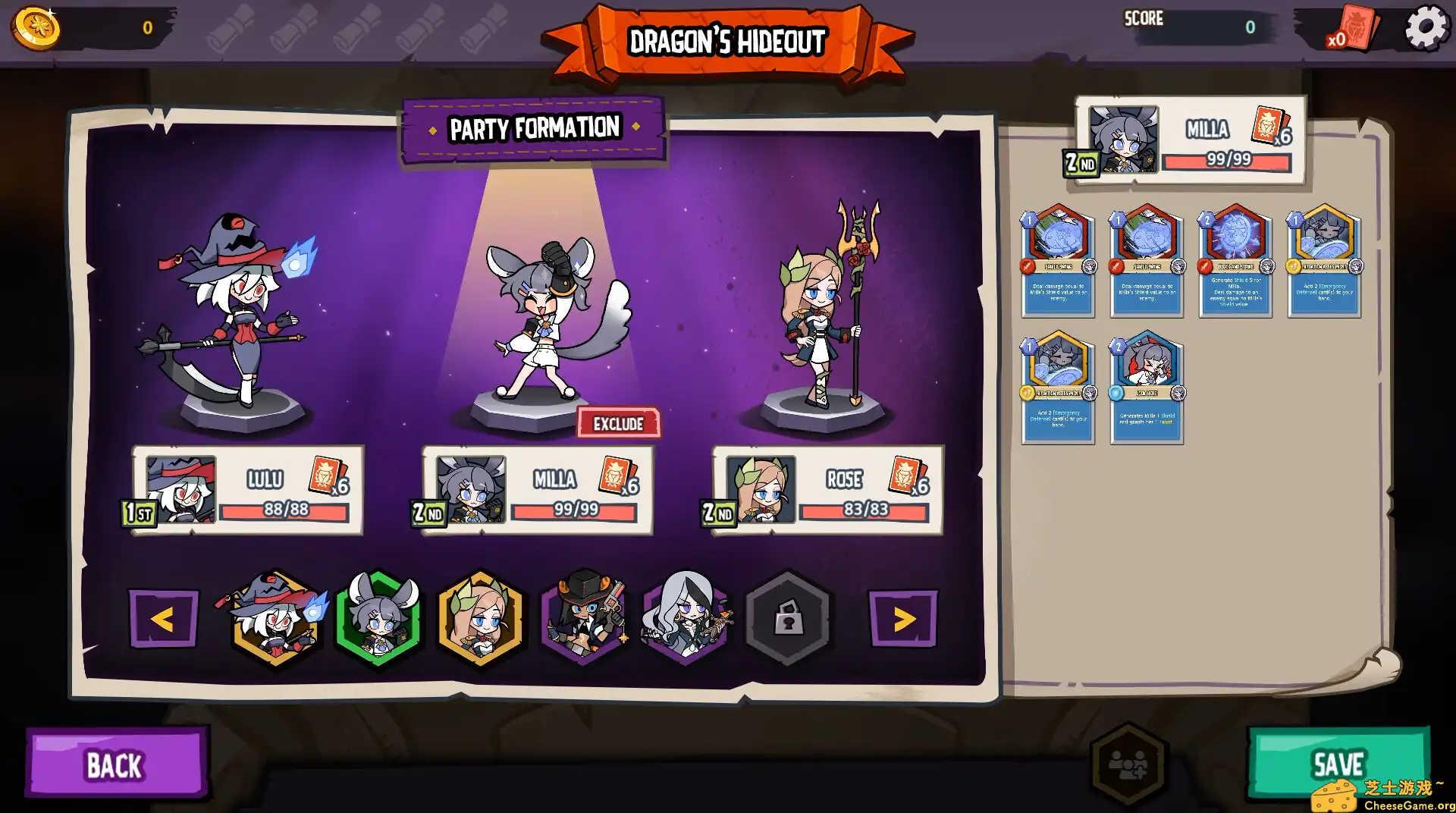Select Rose's hexagon in the roster
Viewport: 1456px width, 813px height.
point(480,620)
